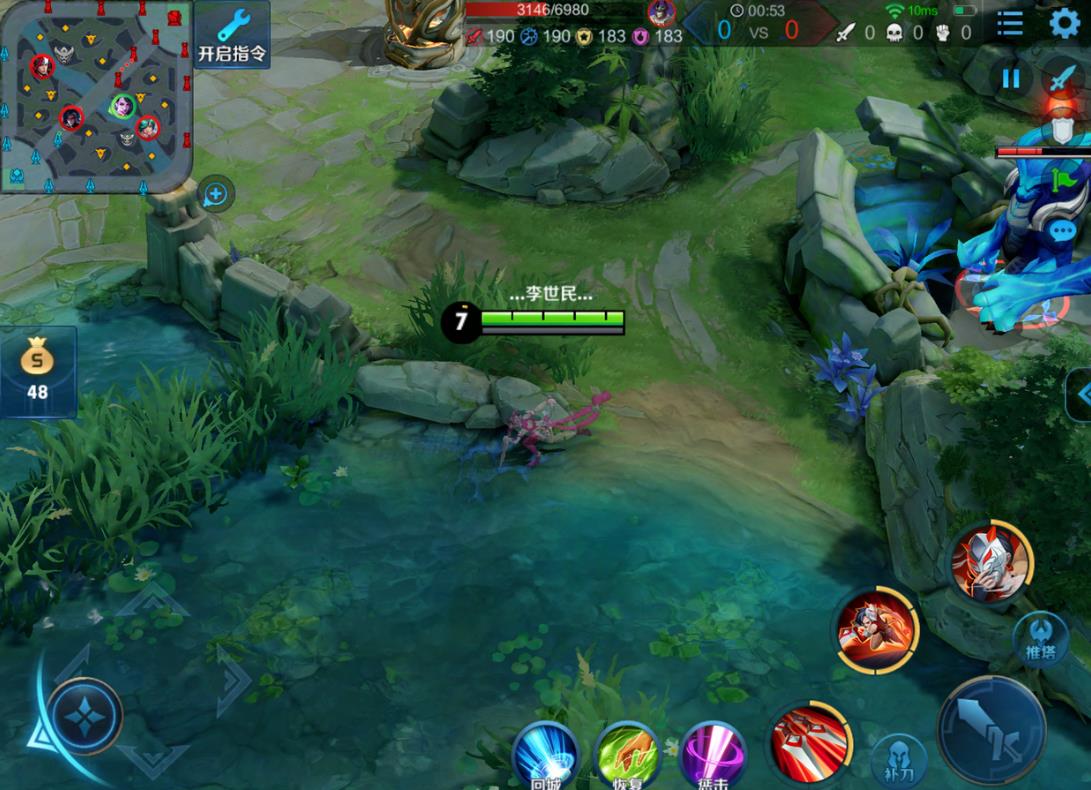Screen dimensions: 1091x790
Task: Open the 开启指令 wrench button
Action: point(231,35)
